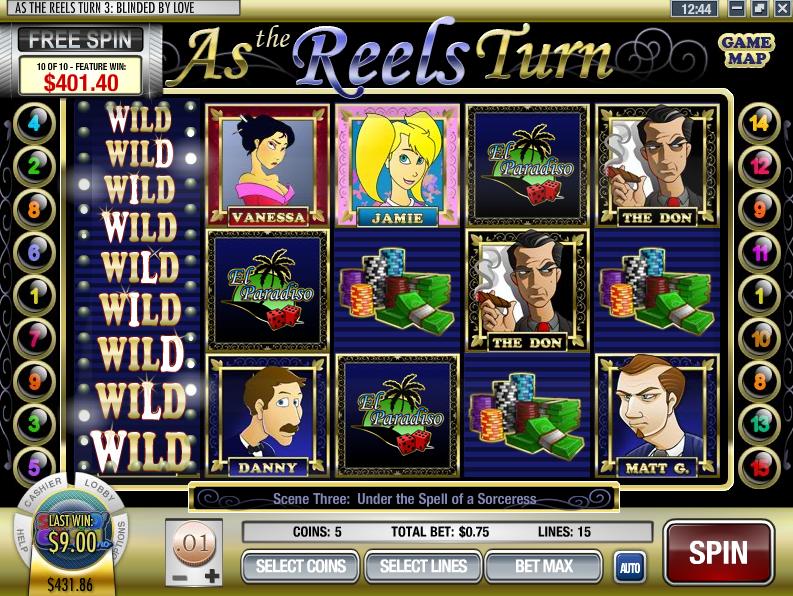The height and width of the screenshot is (596, 793).
Task: Choose the SELECT LINES button
Action: click(x=423, y=566)
